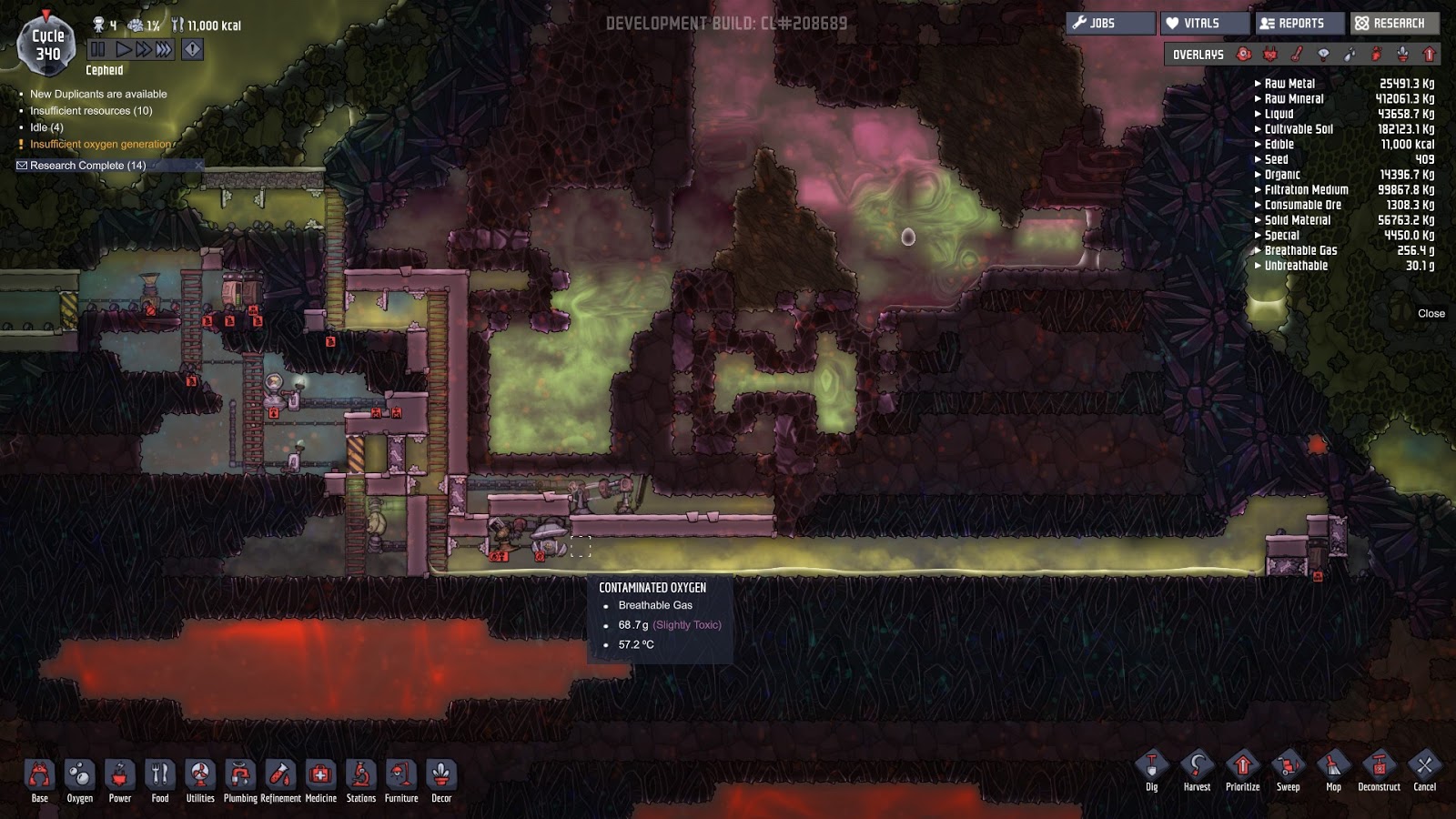This screenshot has width=1456, height=819.
Task: Expand the Raw Metal resource category
Action: click(1289, 84)
